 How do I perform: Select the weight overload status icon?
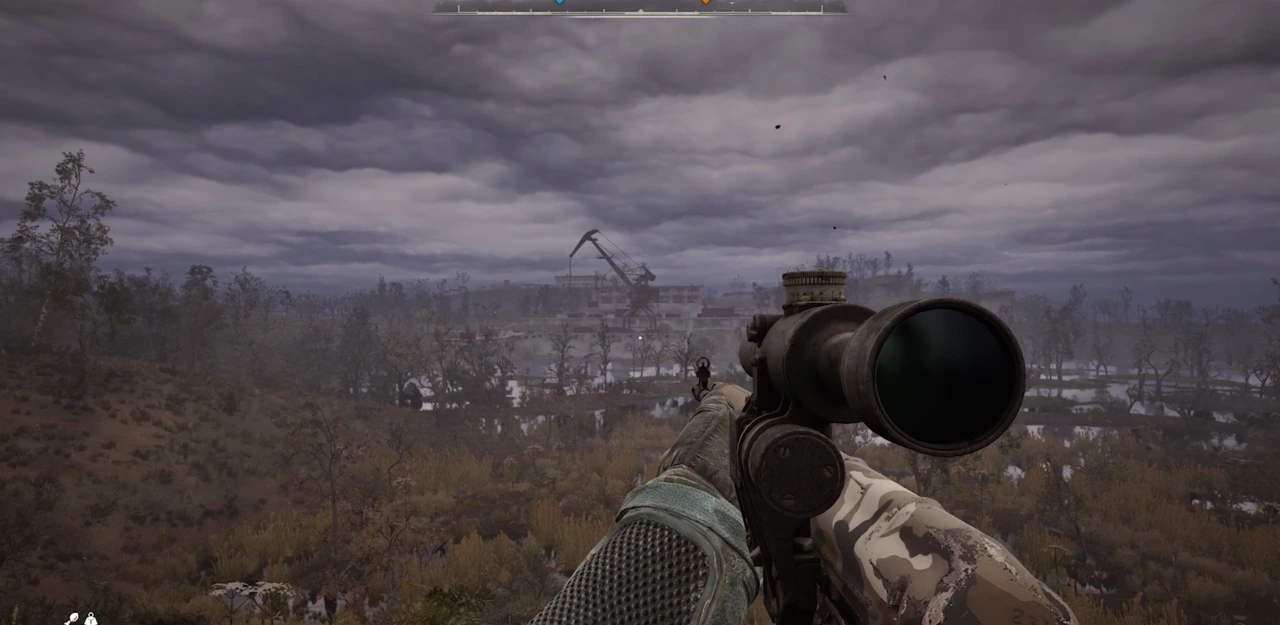(x=91, y=620)
